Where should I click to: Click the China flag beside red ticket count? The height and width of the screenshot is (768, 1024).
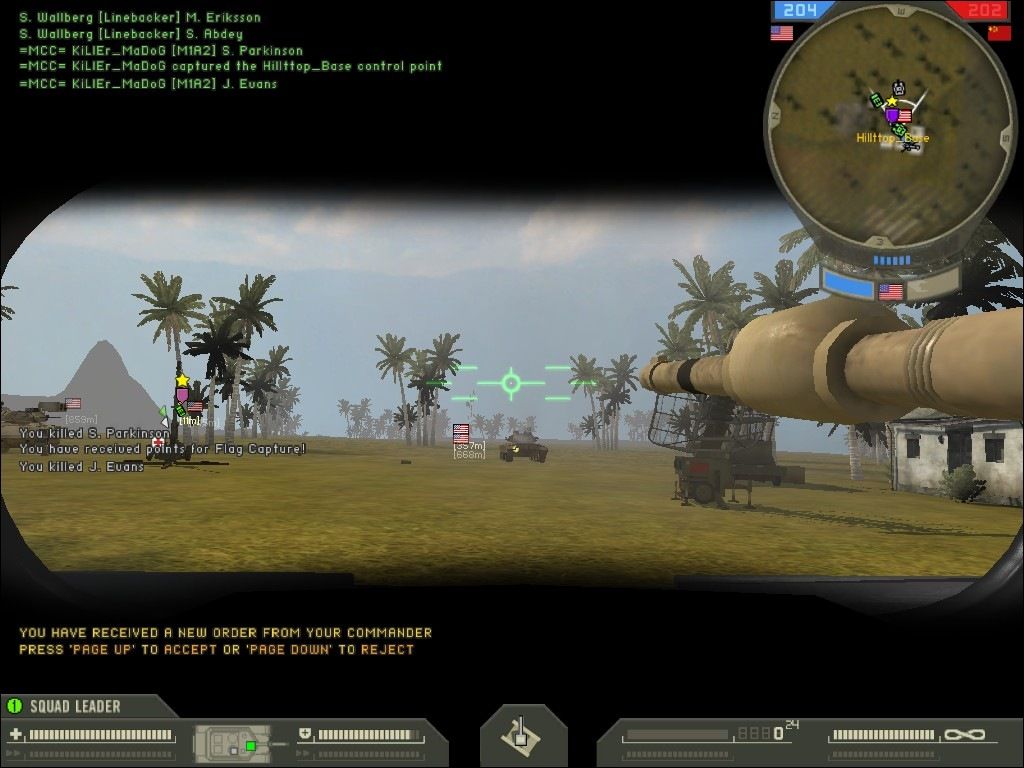(999, 33)
